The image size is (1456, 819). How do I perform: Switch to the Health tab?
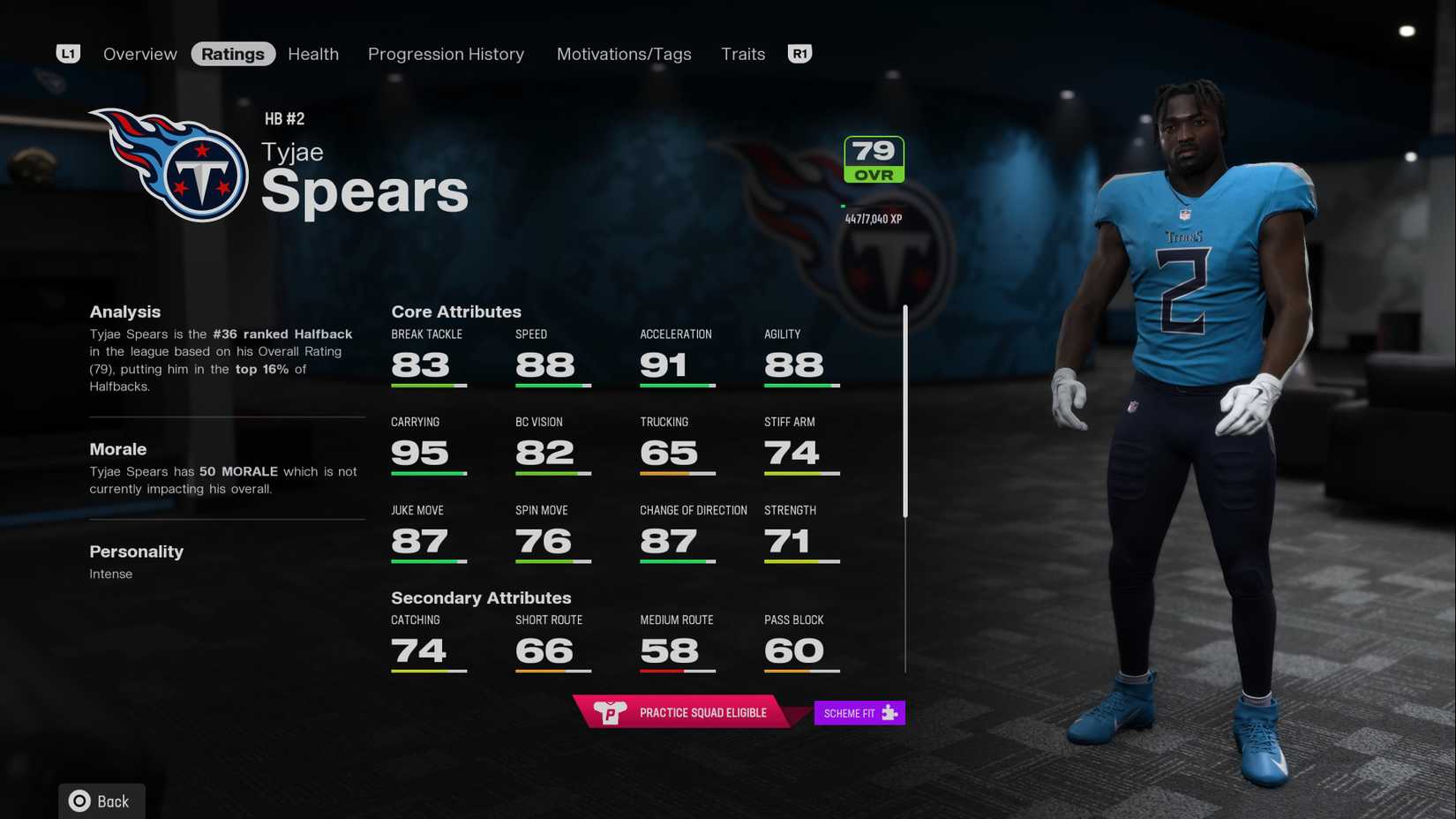(312, 54)
